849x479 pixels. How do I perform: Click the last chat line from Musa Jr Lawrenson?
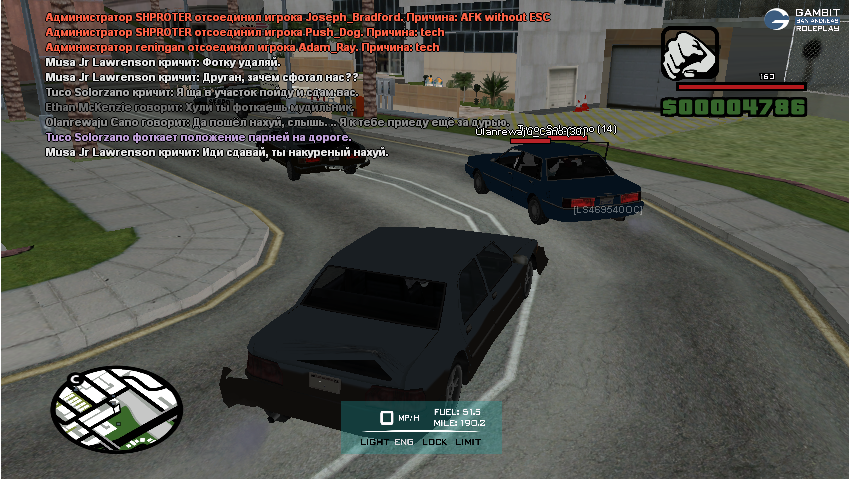(217, 152)
